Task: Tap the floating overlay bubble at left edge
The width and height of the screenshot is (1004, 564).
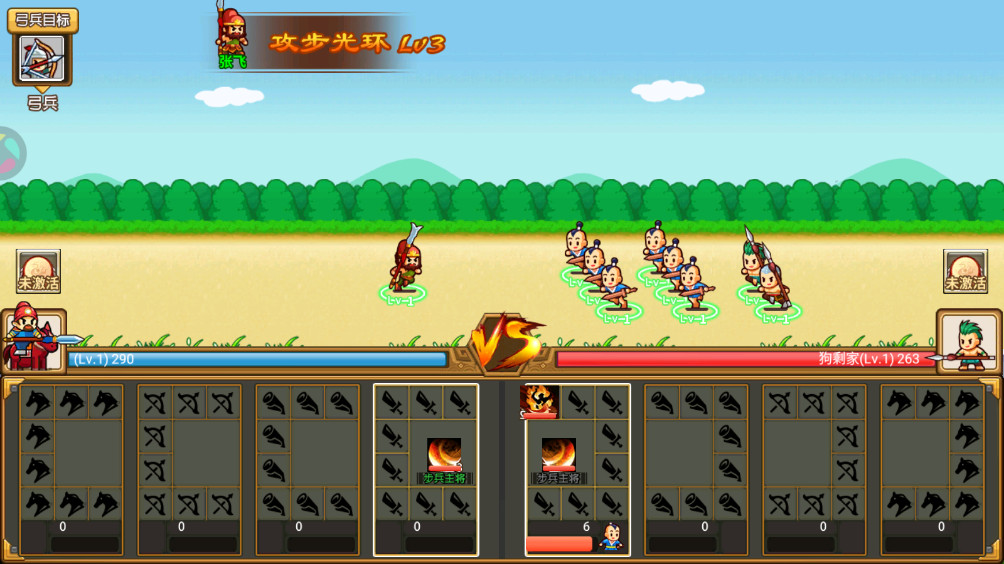Action: click(x=10, y=153)
